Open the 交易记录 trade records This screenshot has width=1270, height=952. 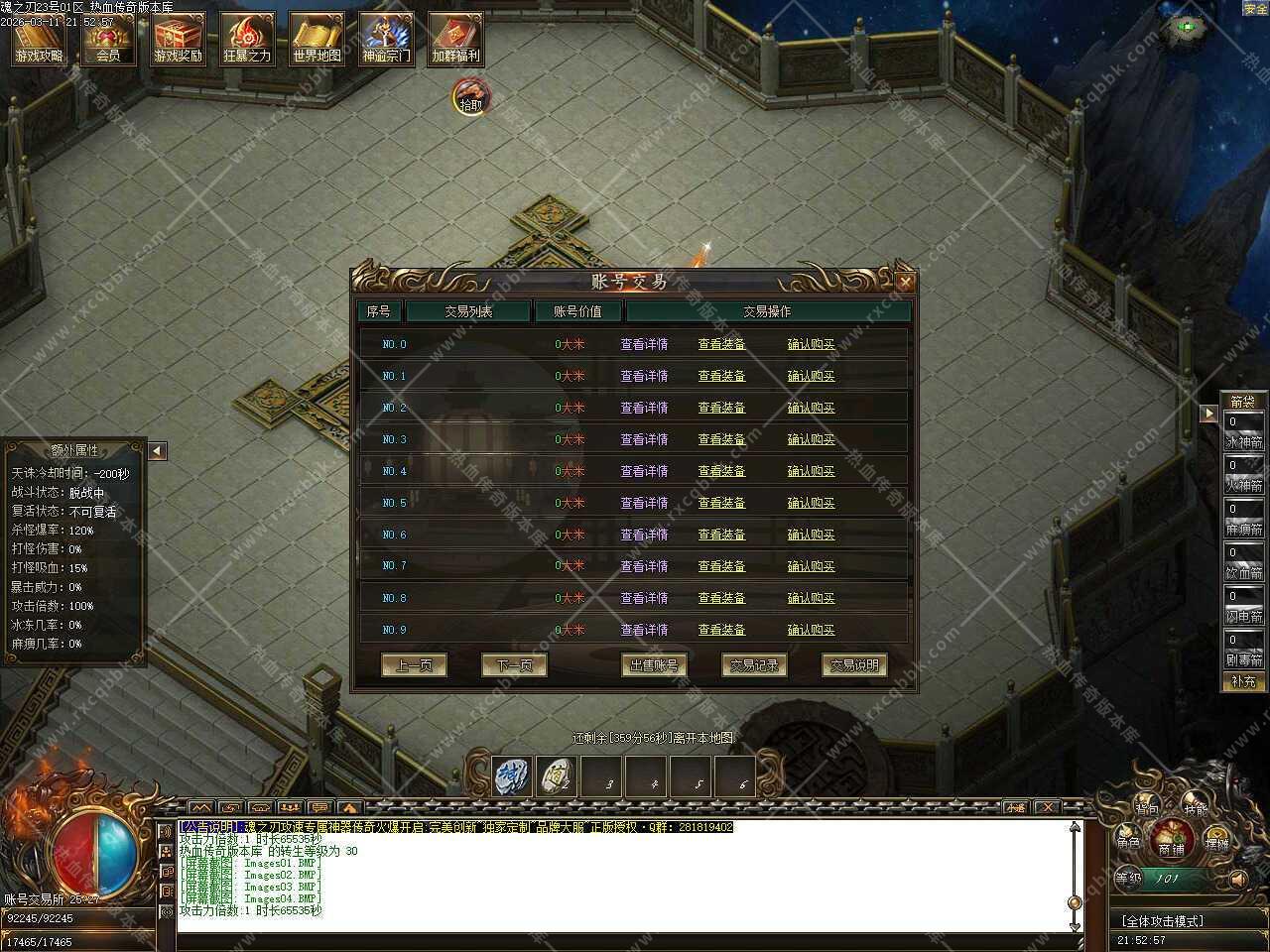pyautogui.click(x=754, y=665)
